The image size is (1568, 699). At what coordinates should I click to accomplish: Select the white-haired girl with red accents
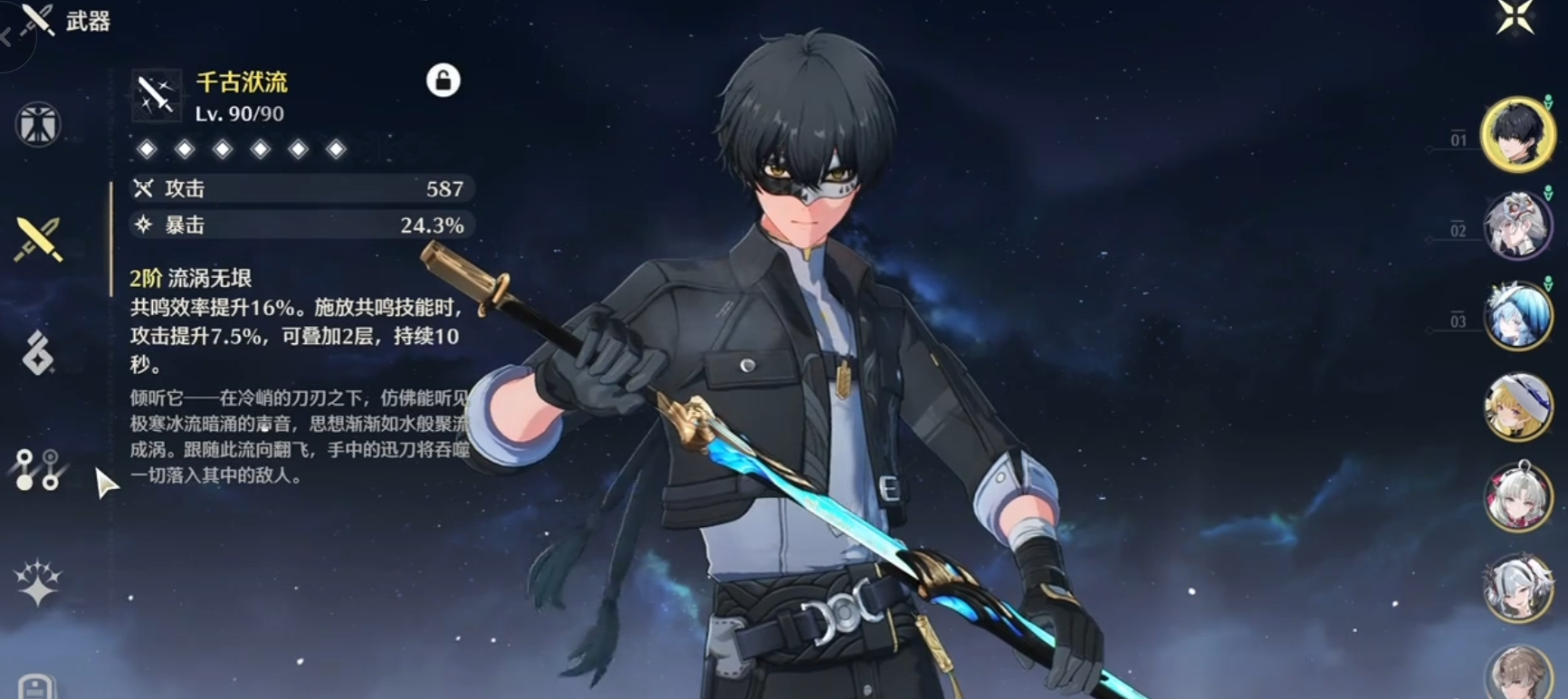[x=1517, y=497]
